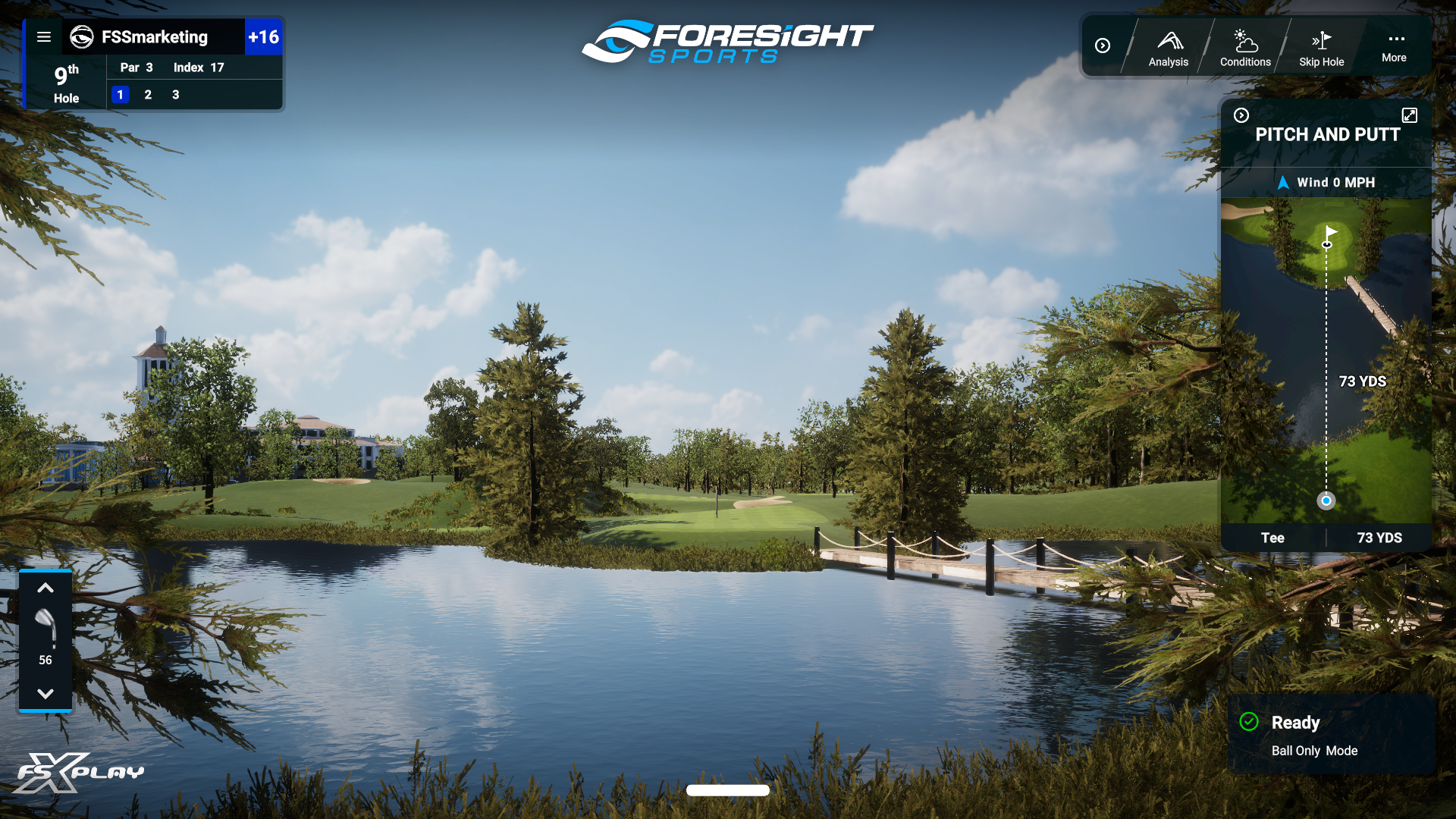The height and width of the screenshot is (819, 1456).
Task: Select player 1 scorecard slot
Action: tap(120, 95)
